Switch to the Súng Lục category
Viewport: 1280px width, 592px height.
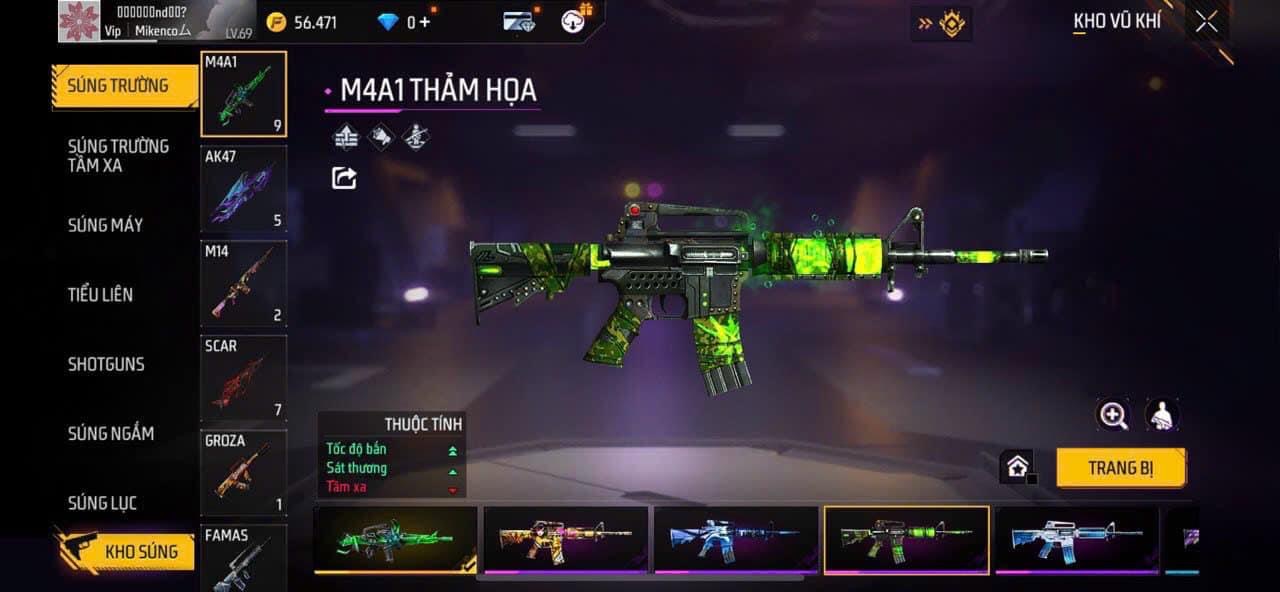click(x=102, y=503)
